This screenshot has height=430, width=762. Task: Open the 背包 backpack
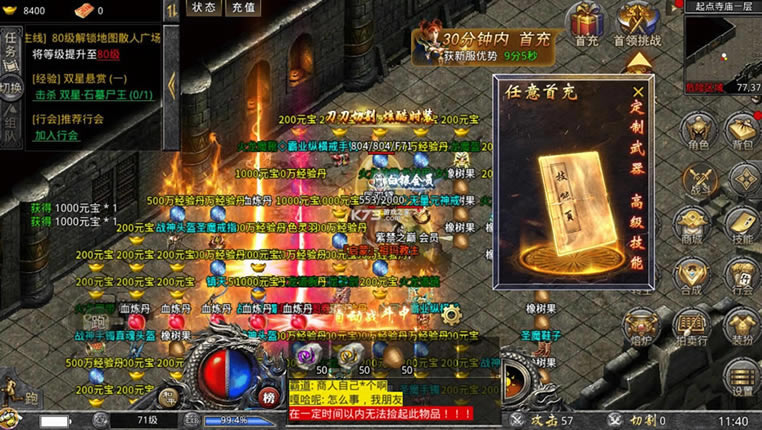[741, 133]
